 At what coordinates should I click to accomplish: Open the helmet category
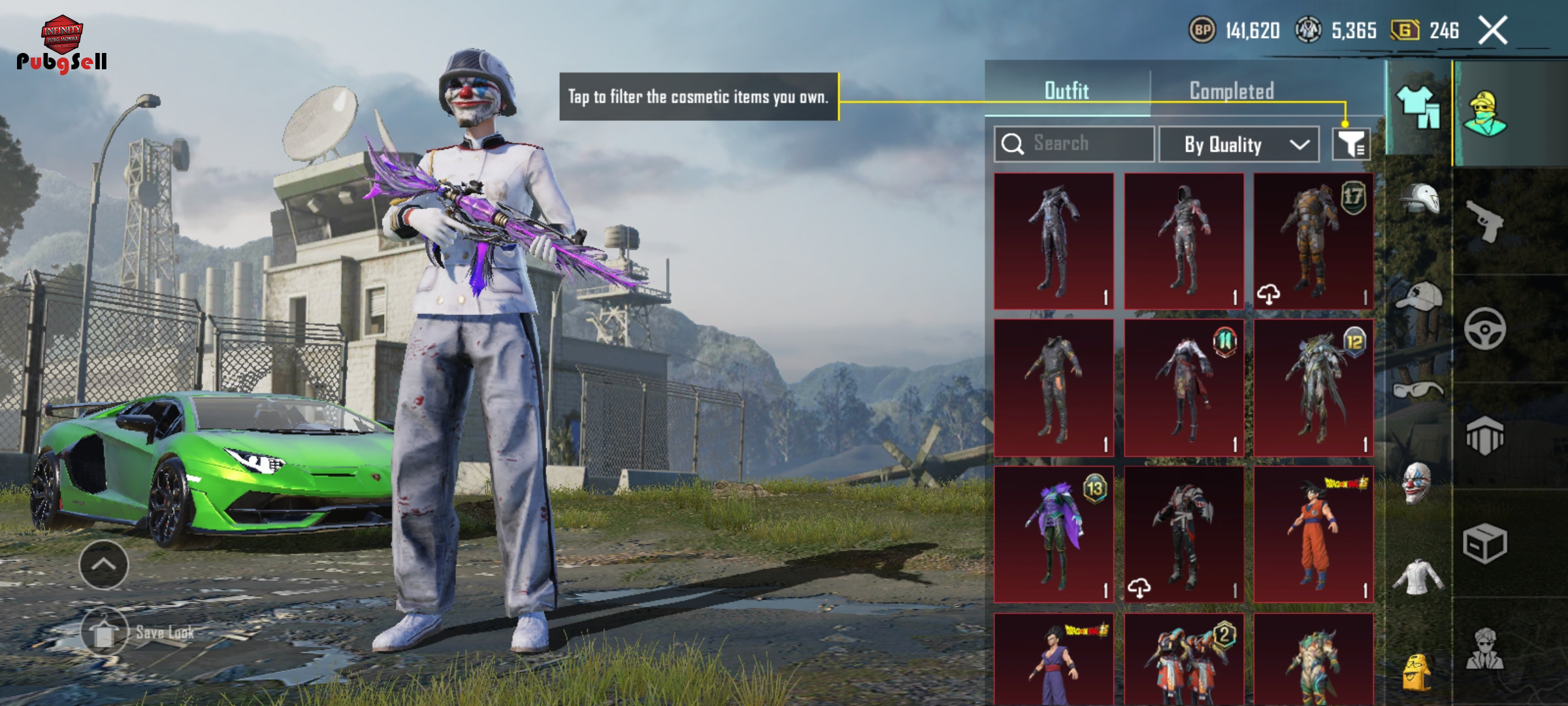(x=1419, y=199)
